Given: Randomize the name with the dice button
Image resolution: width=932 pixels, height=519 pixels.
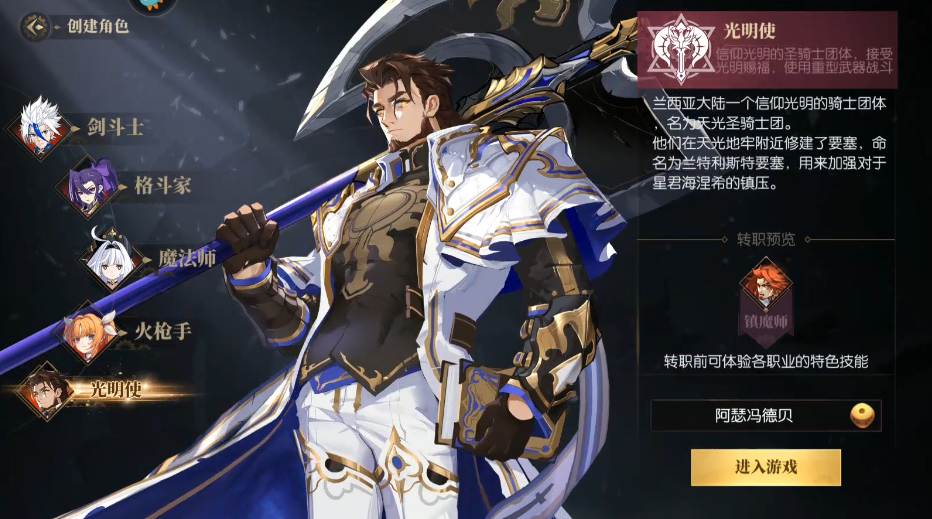Looking at the screenshot, I should pyautogui.click(x=862, y=415).
